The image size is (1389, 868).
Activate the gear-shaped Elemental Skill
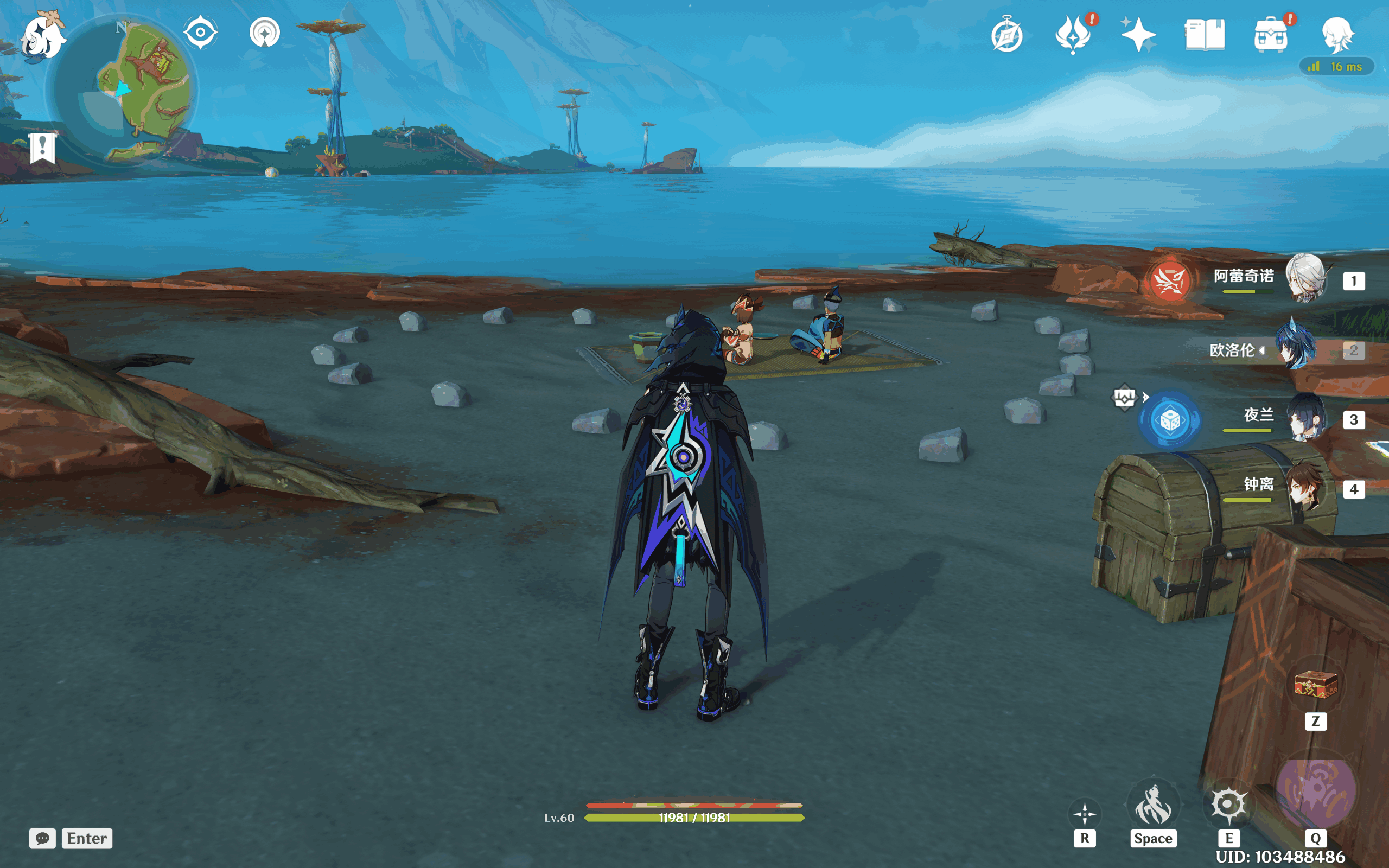(x=1228, y=803)
